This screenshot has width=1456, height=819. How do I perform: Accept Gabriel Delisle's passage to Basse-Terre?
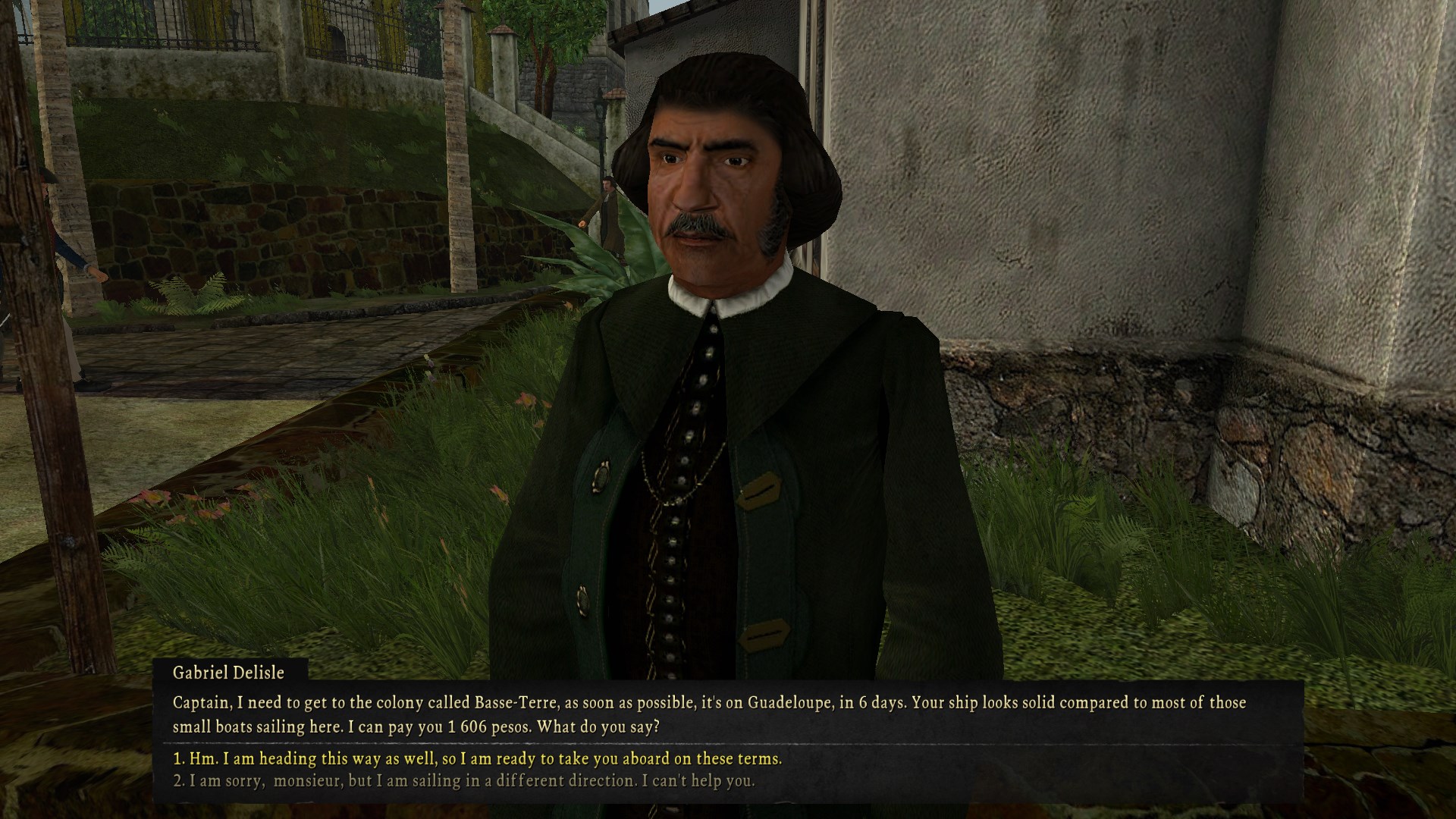pos(478,758)
